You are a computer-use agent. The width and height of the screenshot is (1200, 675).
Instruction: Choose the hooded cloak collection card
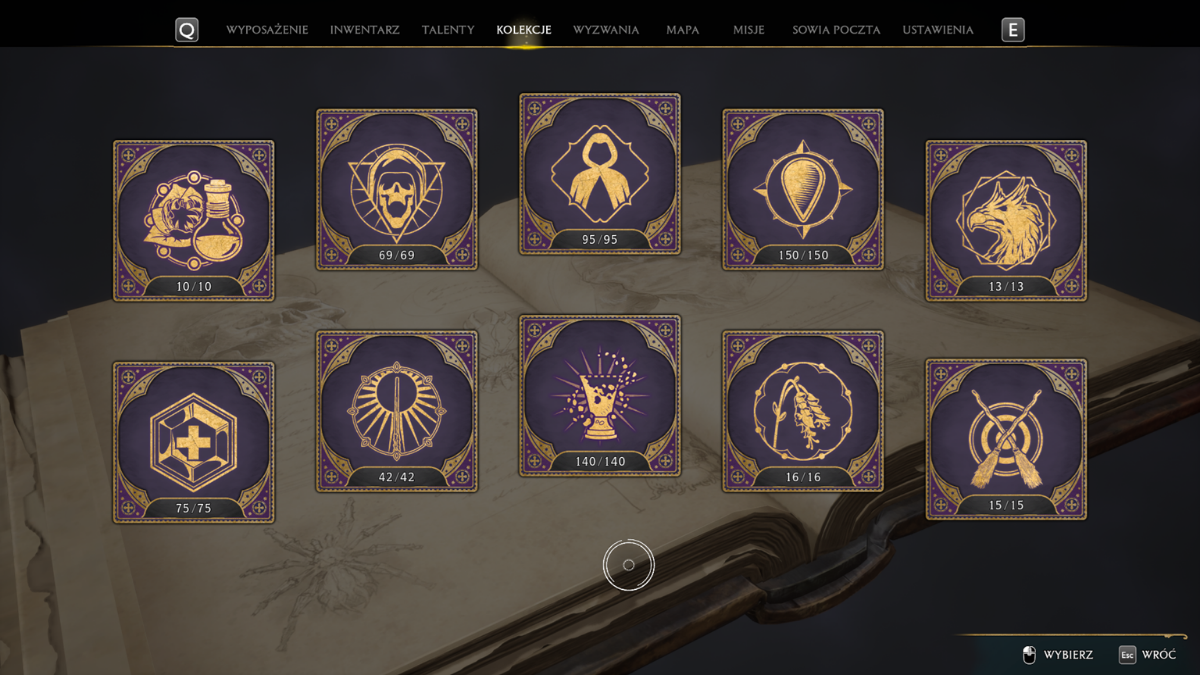pos(600,173)
